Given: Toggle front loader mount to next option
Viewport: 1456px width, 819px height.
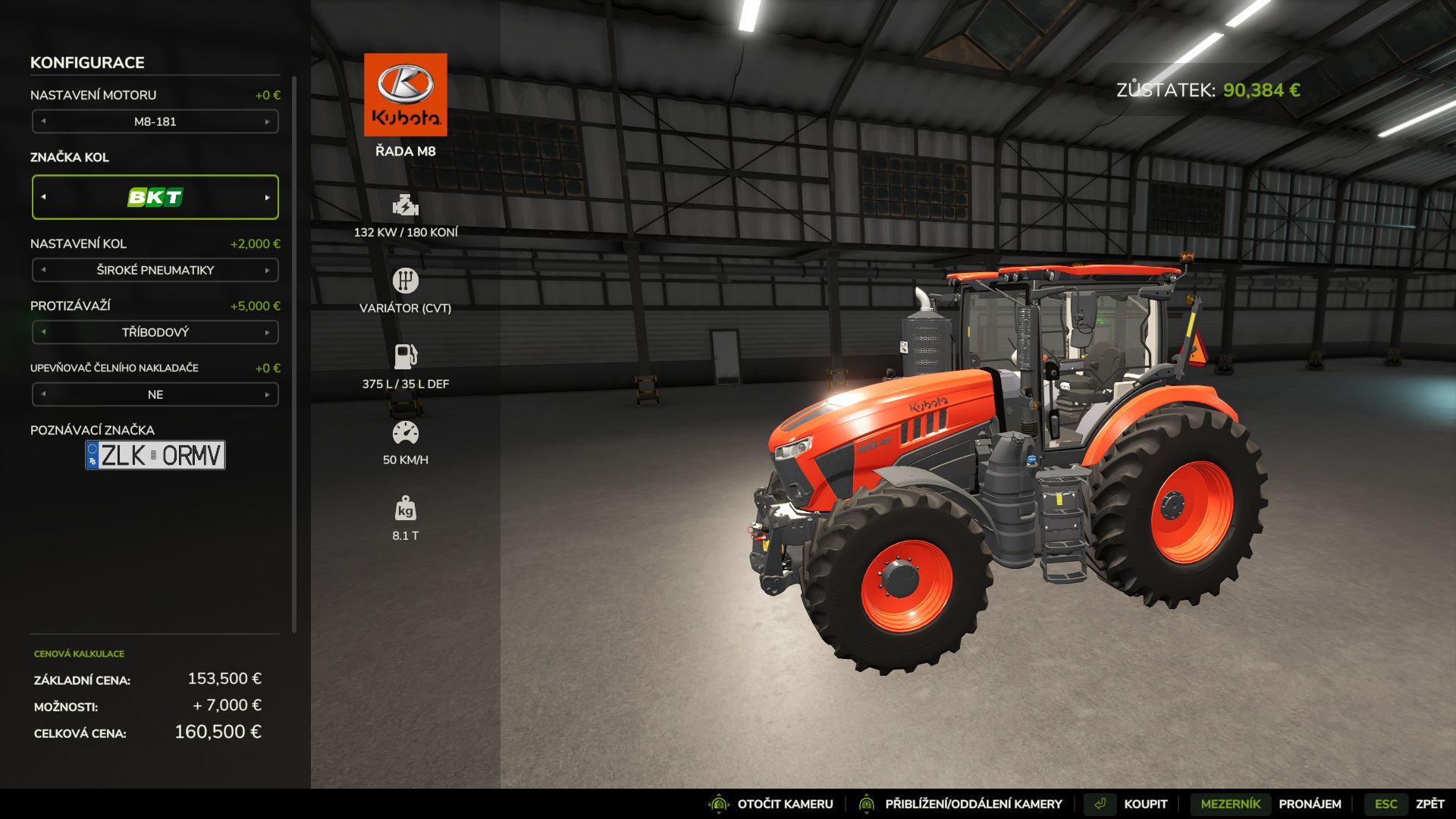Looking at the screenshot, I should pyautogui.click(x=267, y=394).
